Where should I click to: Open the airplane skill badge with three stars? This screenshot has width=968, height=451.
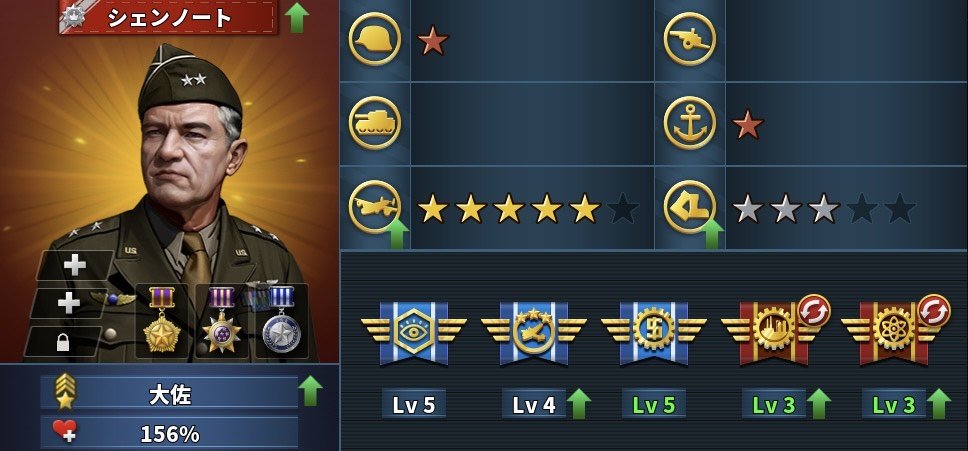[x=534, y=331]
